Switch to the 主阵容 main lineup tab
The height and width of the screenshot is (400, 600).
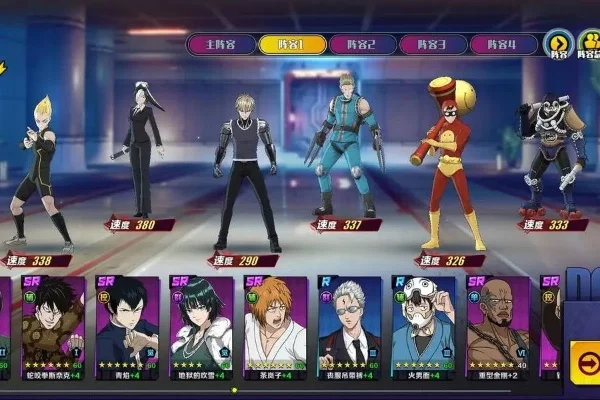pos(220,44)
